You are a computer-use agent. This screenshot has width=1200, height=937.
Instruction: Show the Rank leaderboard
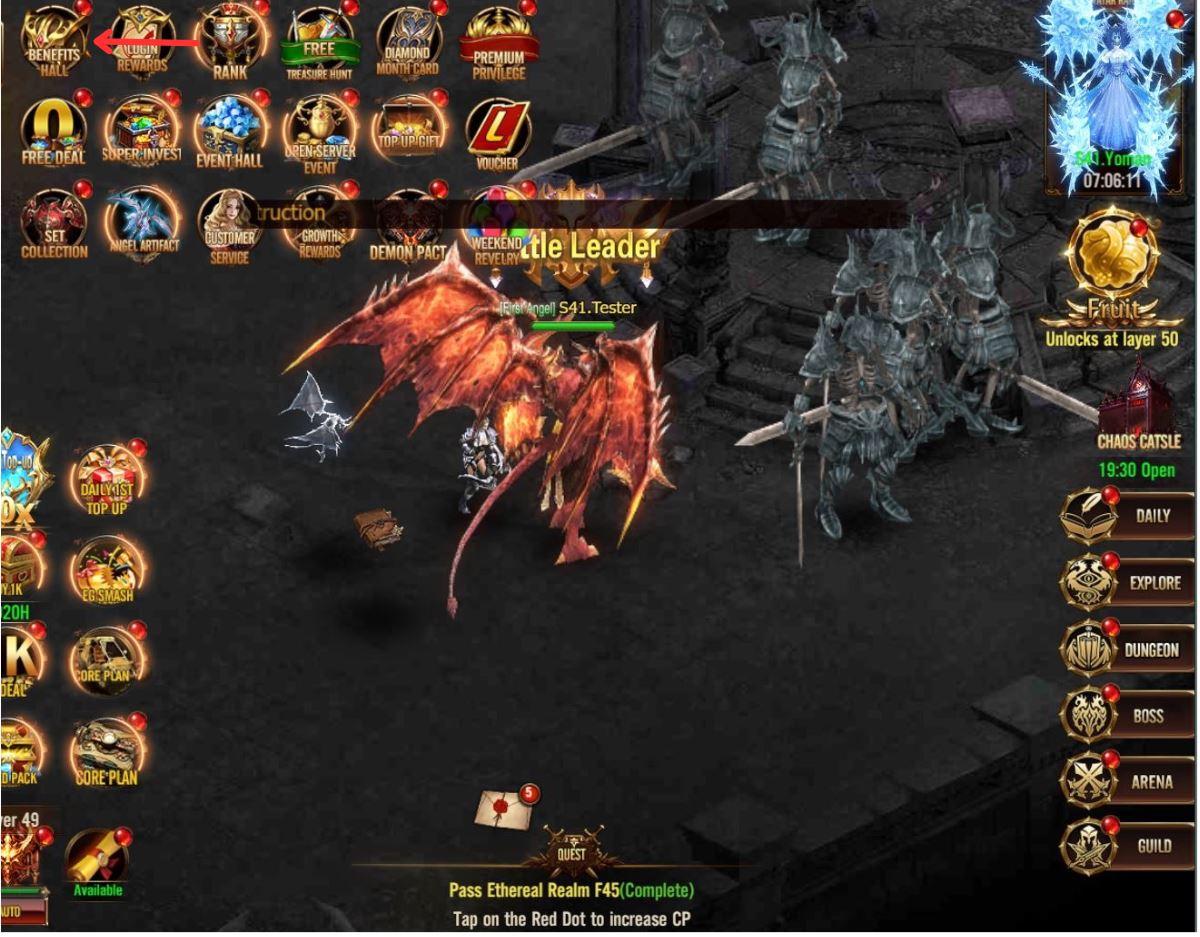tap(230, 40)
